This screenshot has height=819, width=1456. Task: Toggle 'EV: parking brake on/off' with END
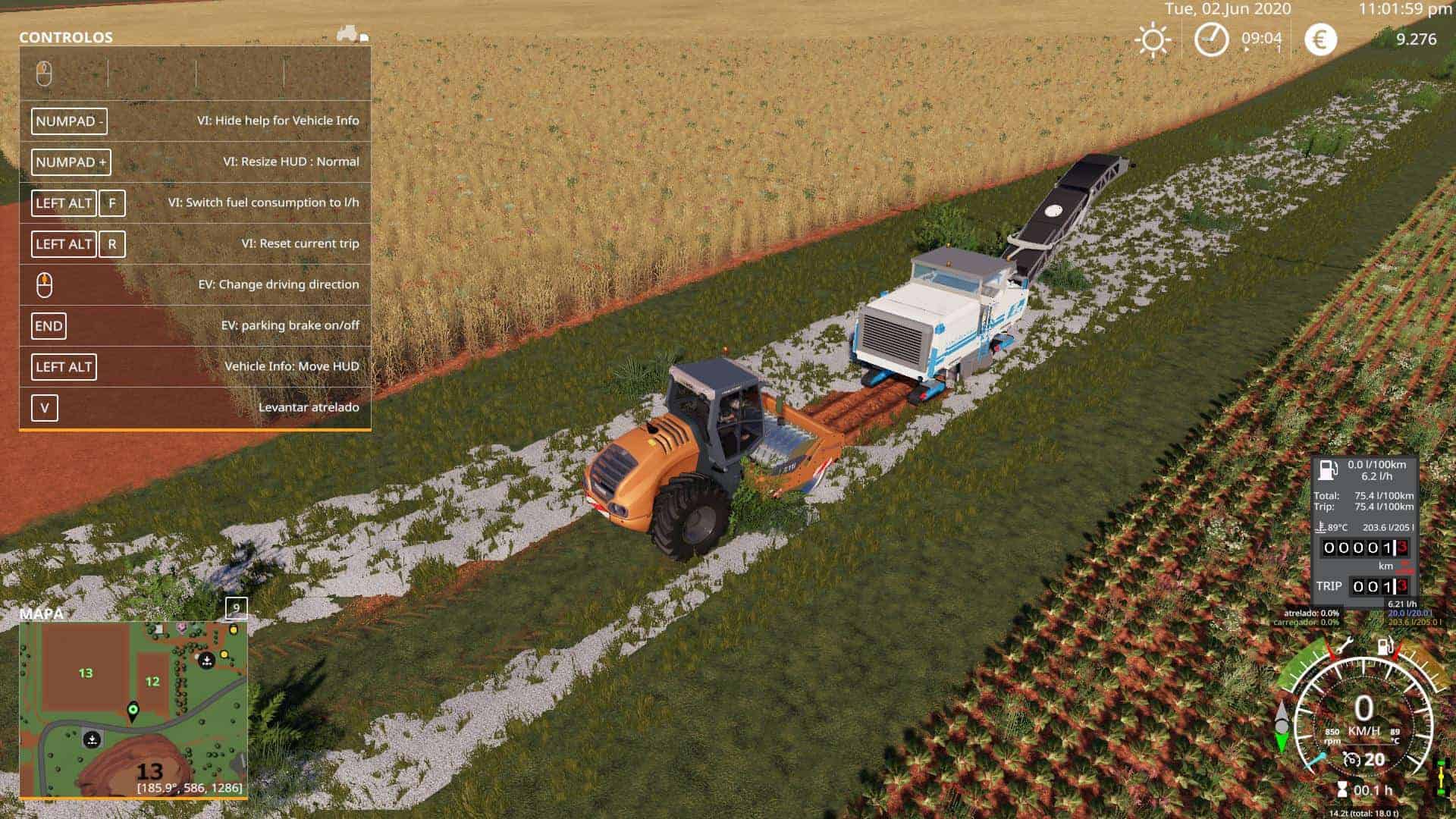tap(193, 325)
